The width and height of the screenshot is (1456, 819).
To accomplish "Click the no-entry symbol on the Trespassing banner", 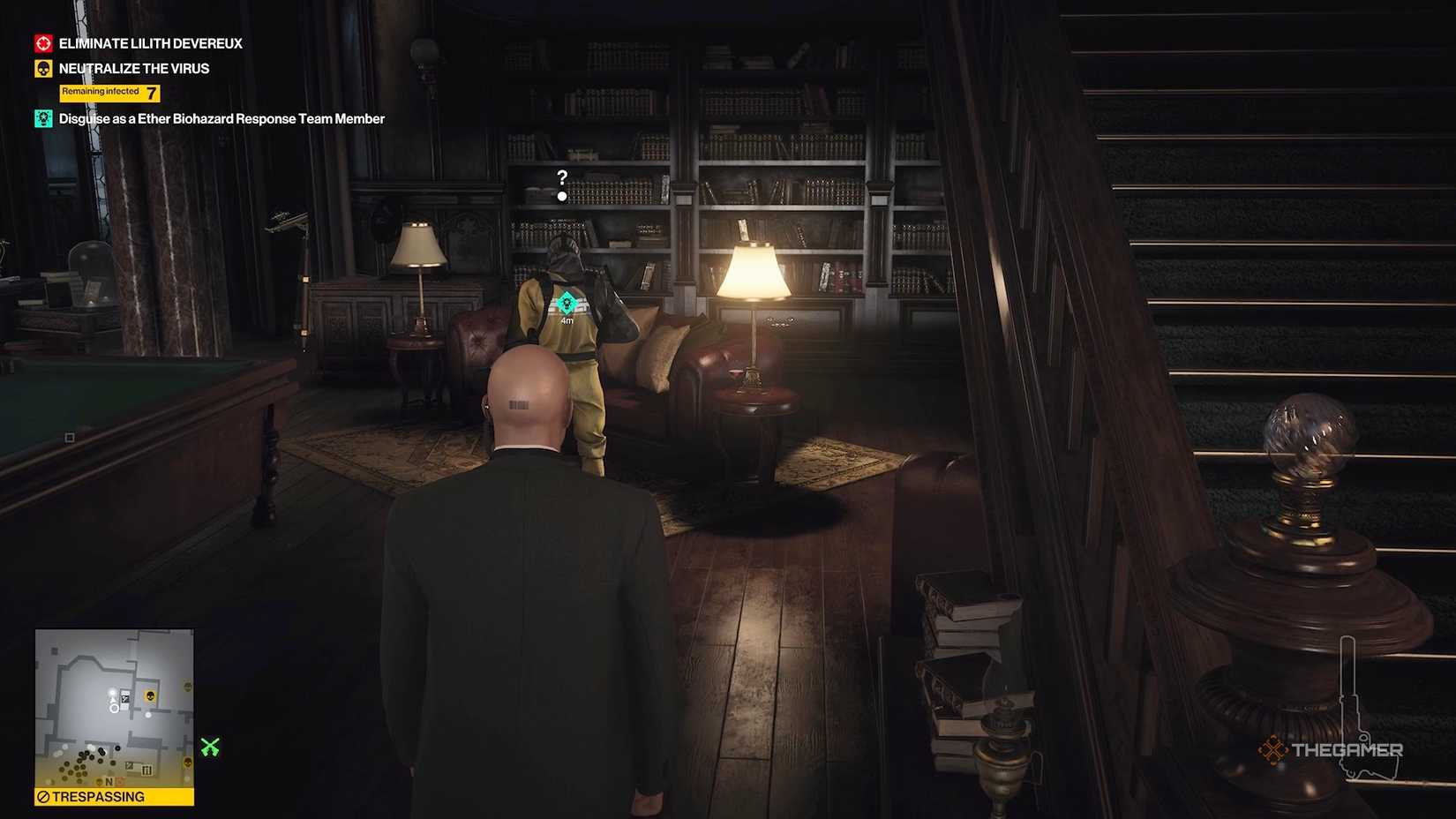I will pos(42,796).
